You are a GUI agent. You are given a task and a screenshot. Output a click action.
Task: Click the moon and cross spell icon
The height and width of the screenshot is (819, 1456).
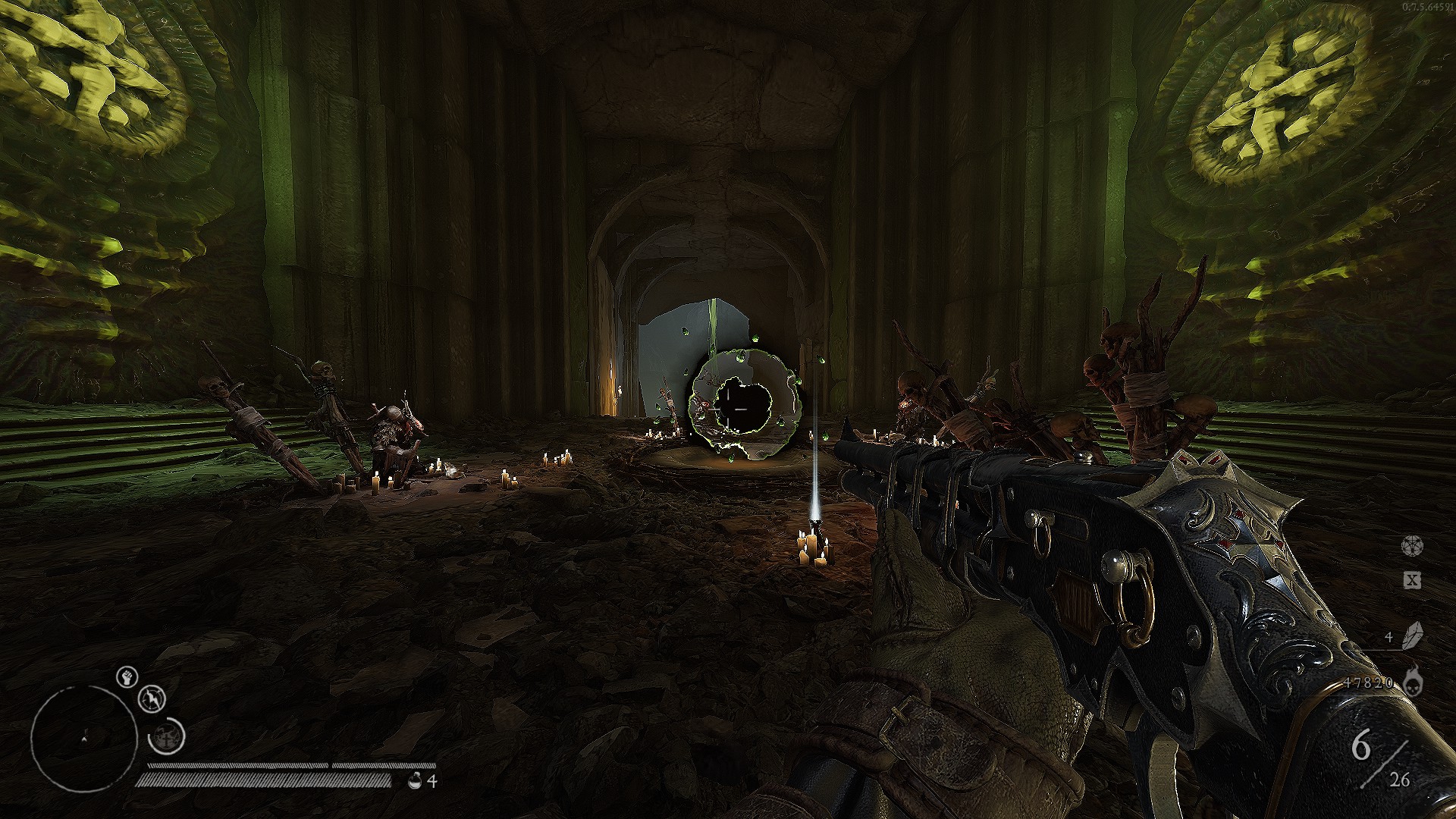tap(167, 736)
